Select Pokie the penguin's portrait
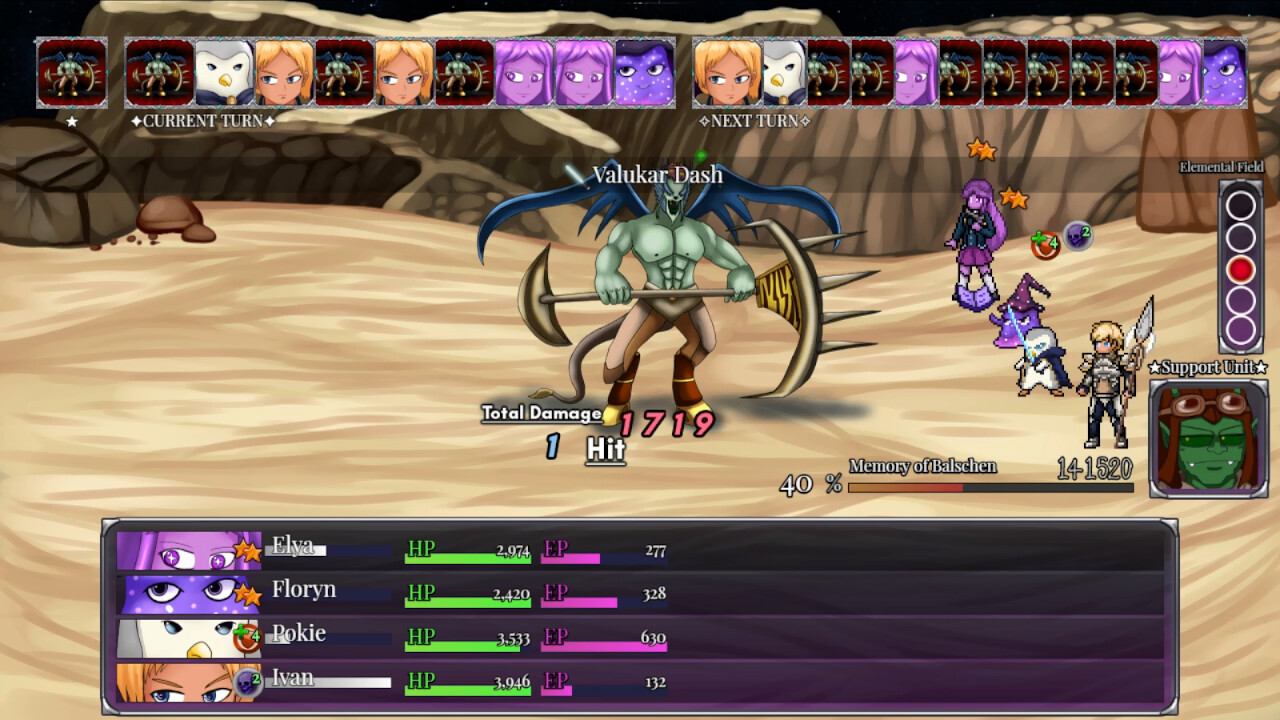 click(x=183, y=636)
